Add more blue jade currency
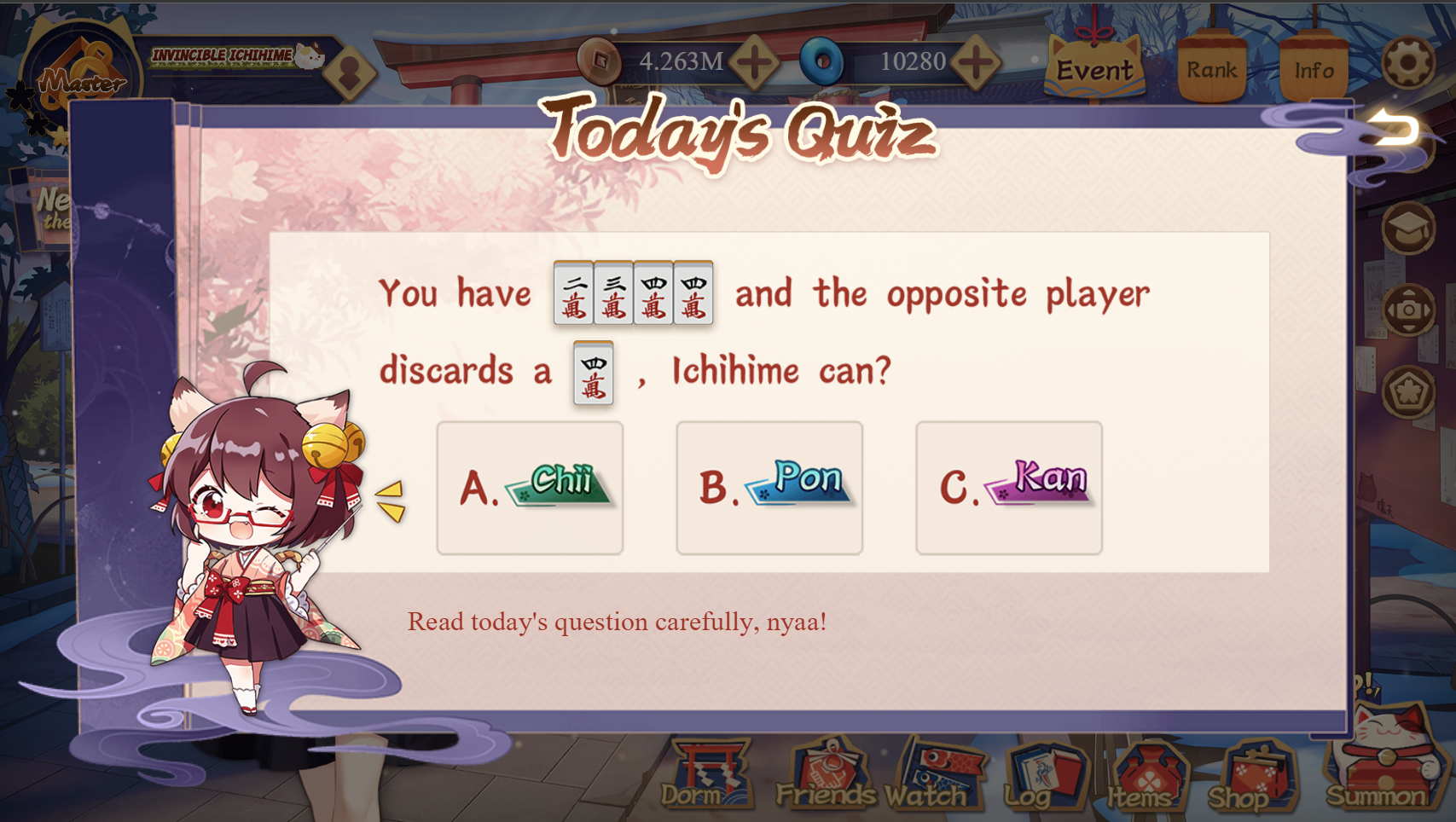1456x822 pixels. [976, 61]
